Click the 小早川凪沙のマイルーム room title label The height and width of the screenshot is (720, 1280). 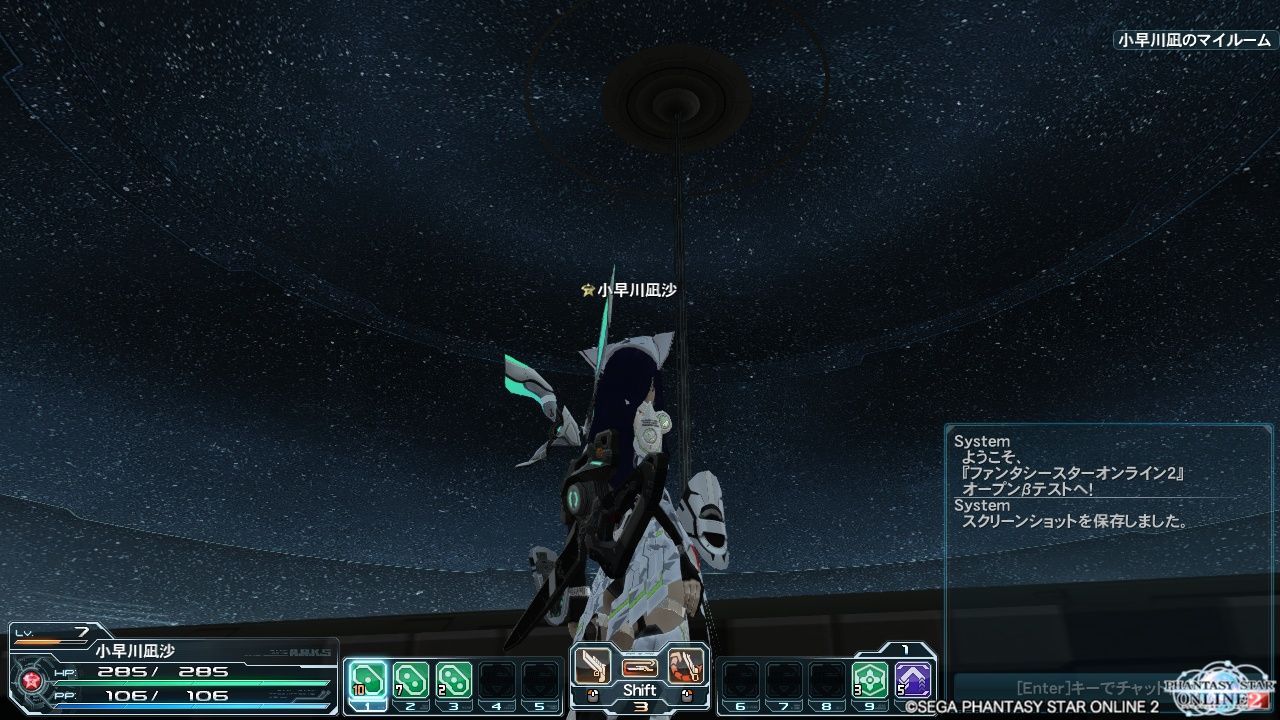pyautogui.click(x=1190, y=43)
